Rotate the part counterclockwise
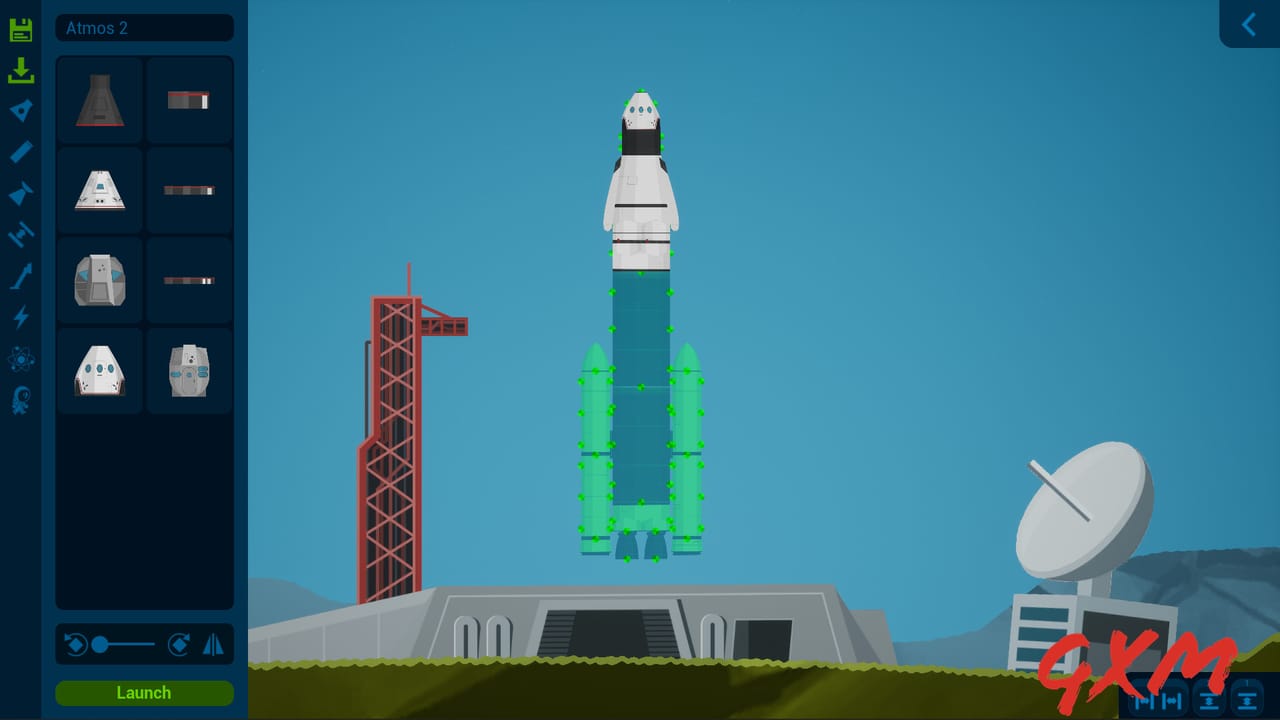 coord(74,644)
